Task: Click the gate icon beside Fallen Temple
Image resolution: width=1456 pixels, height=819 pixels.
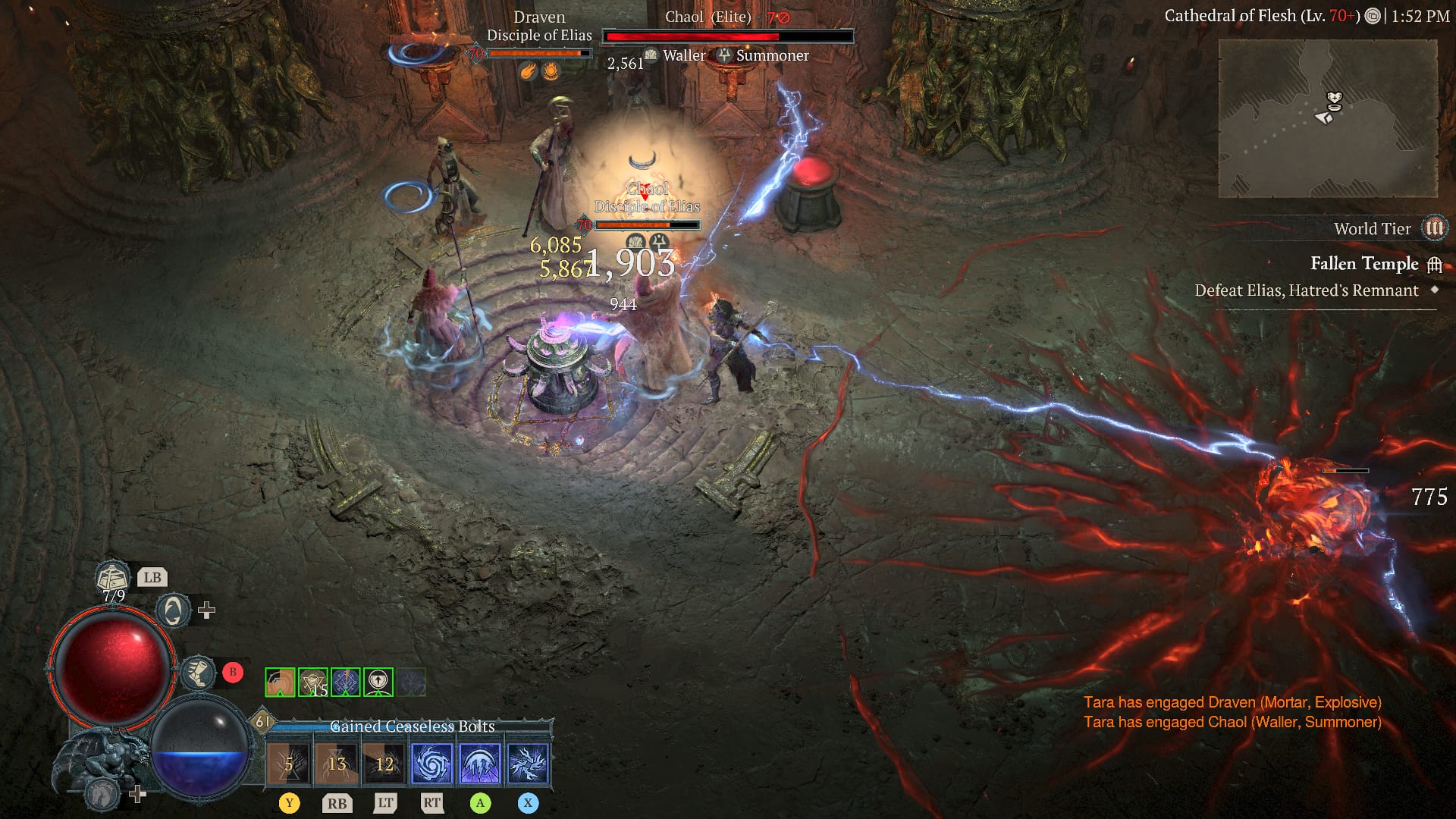Action: (x=1434, y=265)
